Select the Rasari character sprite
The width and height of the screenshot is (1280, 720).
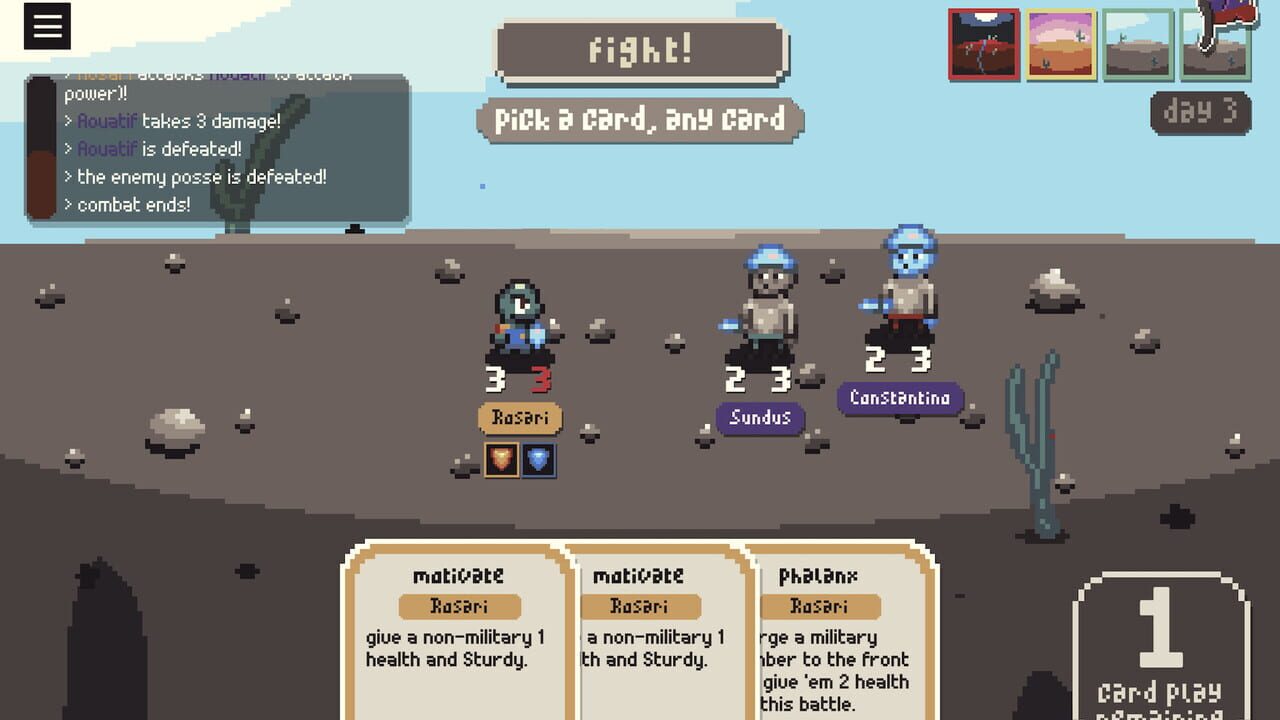coord(519,320)
